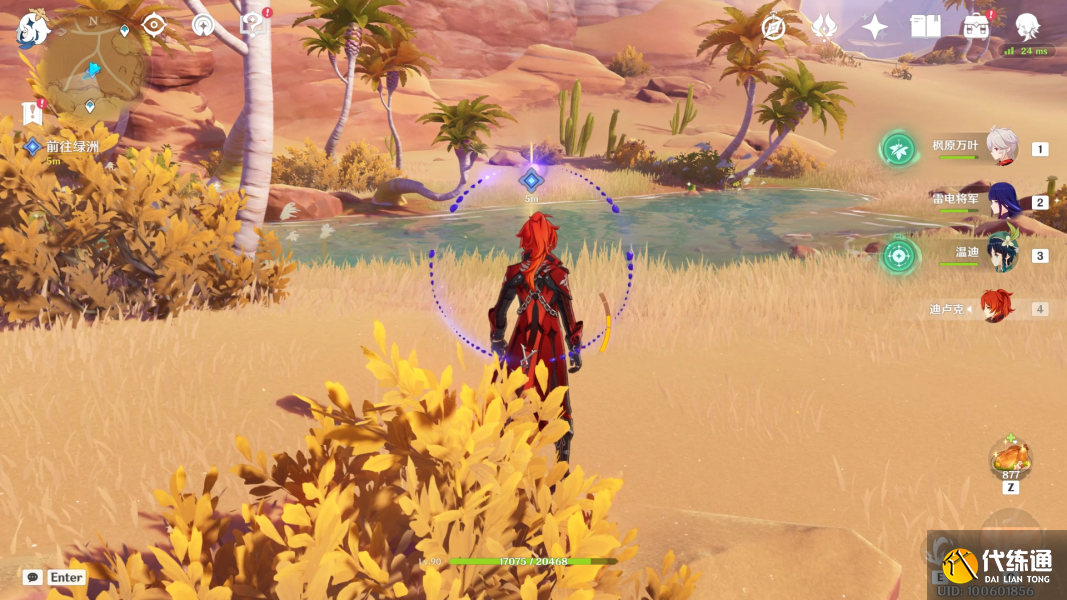Open the Paimon menu
The width and height of the screenshot is (1067, 600).
tap(33, 28)
